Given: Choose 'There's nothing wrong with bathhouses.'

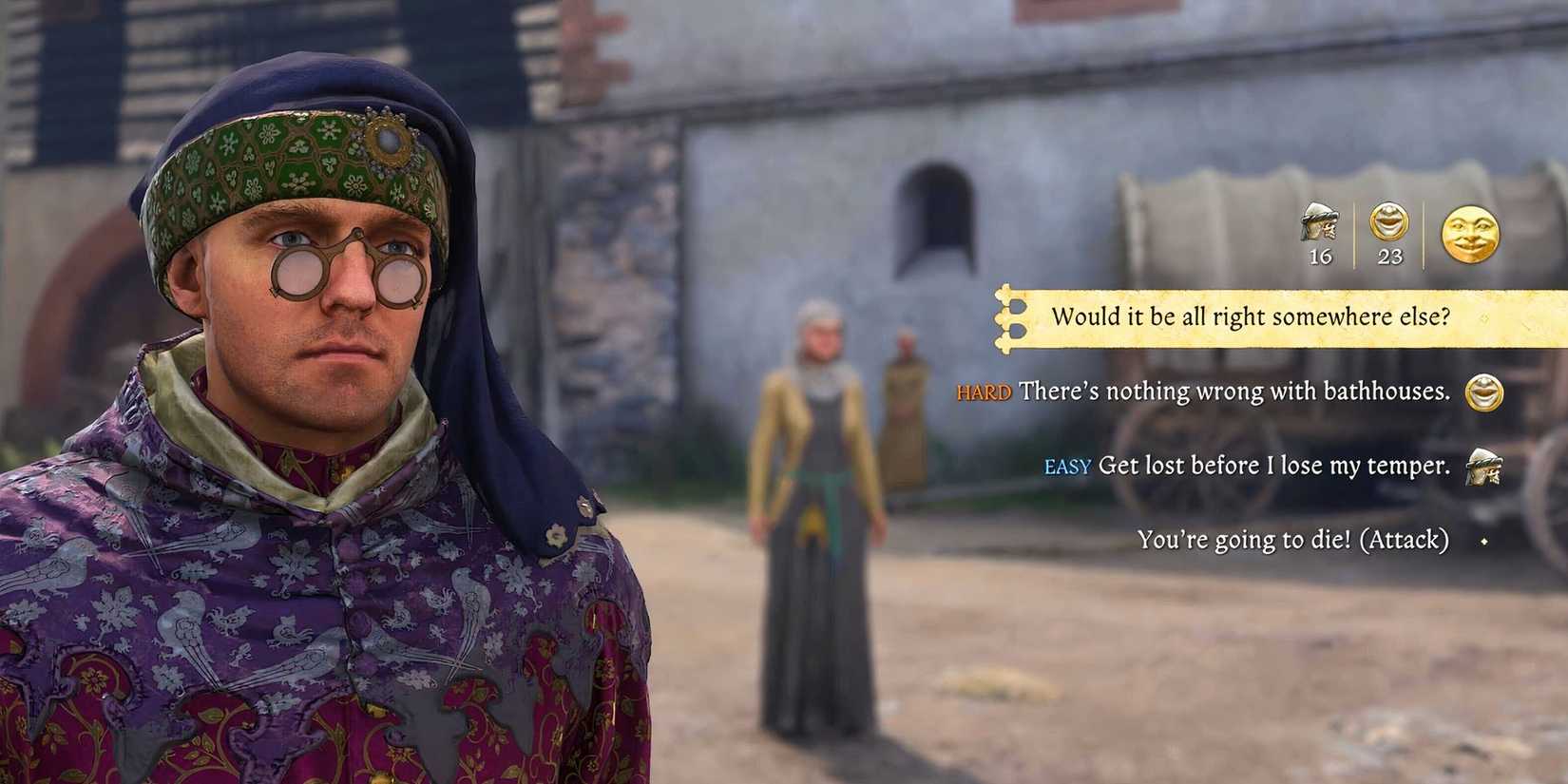Looking at the screenshot, I should pos(1232,391).
